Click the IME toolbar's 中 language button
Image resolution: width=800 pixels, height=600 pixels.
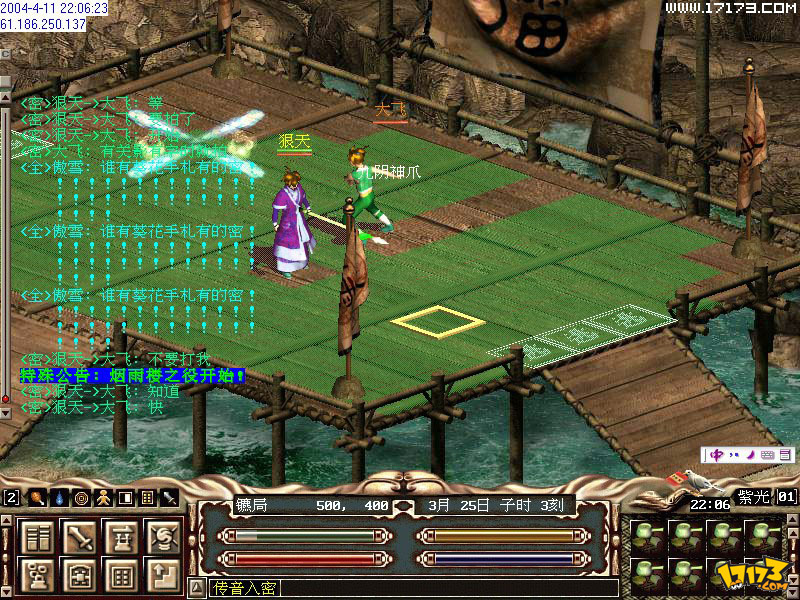click(x=715, y=455)
